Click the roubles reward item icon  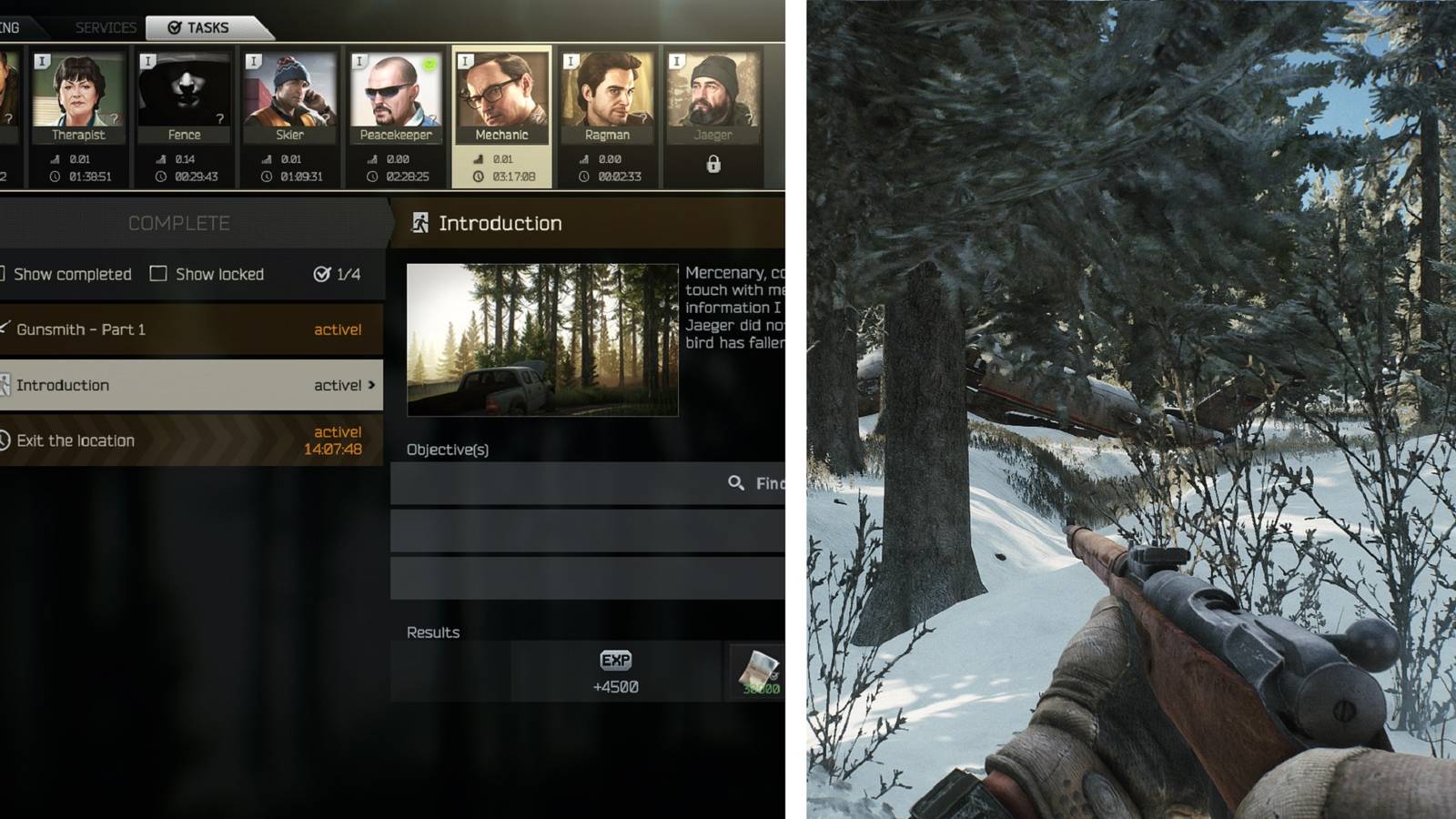pos(756,671)
